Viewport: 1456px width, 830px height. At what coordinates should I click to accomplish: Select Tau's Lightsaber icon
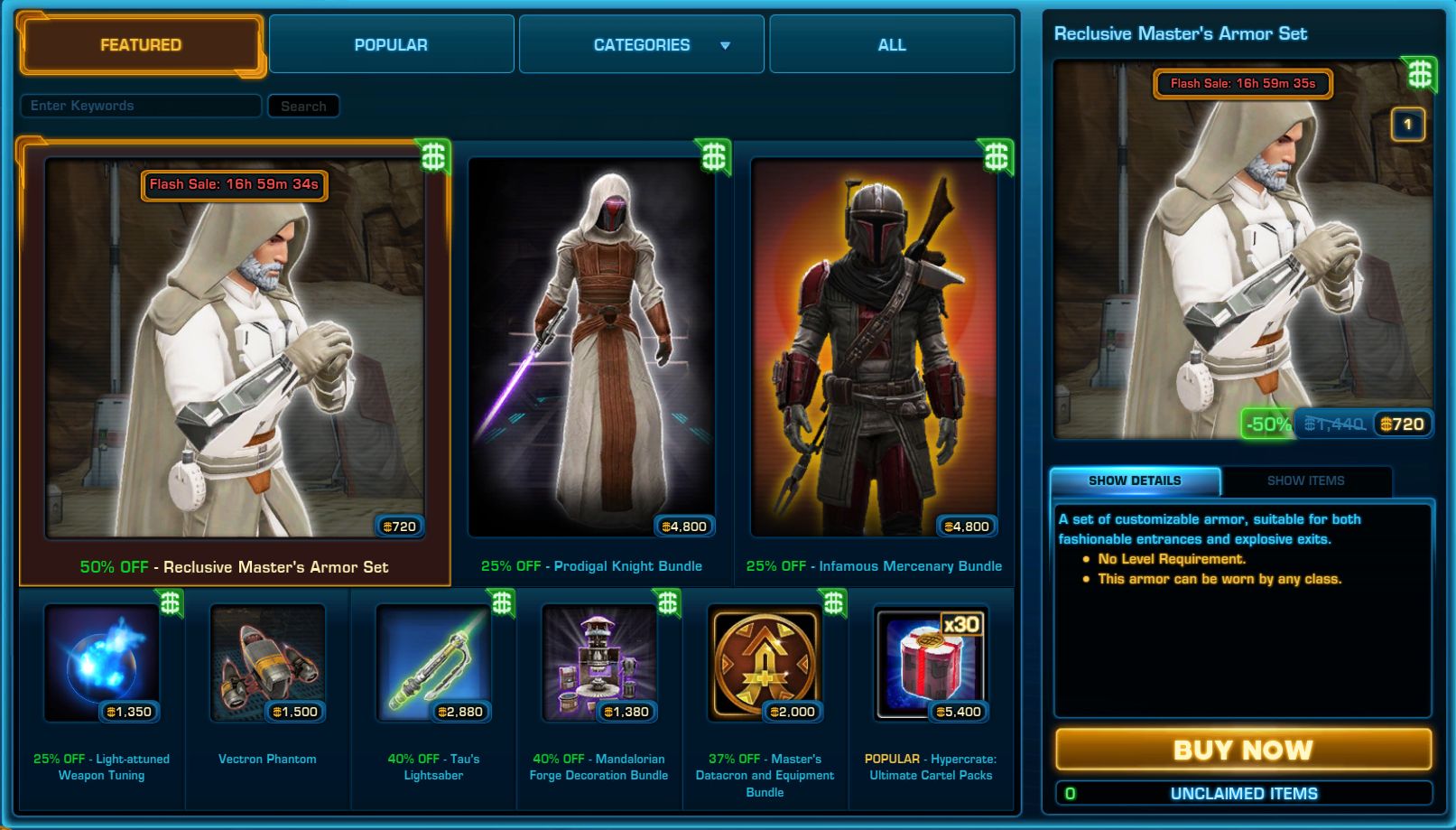[431, 663]
